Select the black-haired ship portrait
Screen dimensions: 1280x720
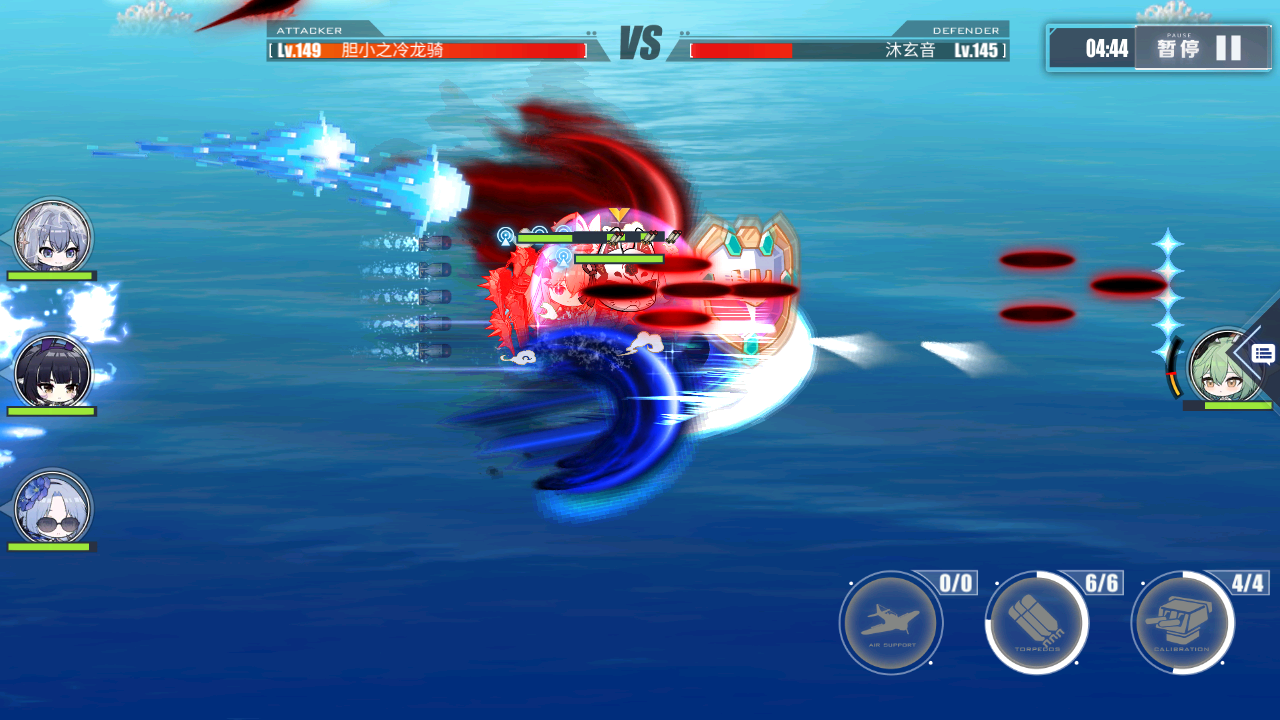click(53, 373)
